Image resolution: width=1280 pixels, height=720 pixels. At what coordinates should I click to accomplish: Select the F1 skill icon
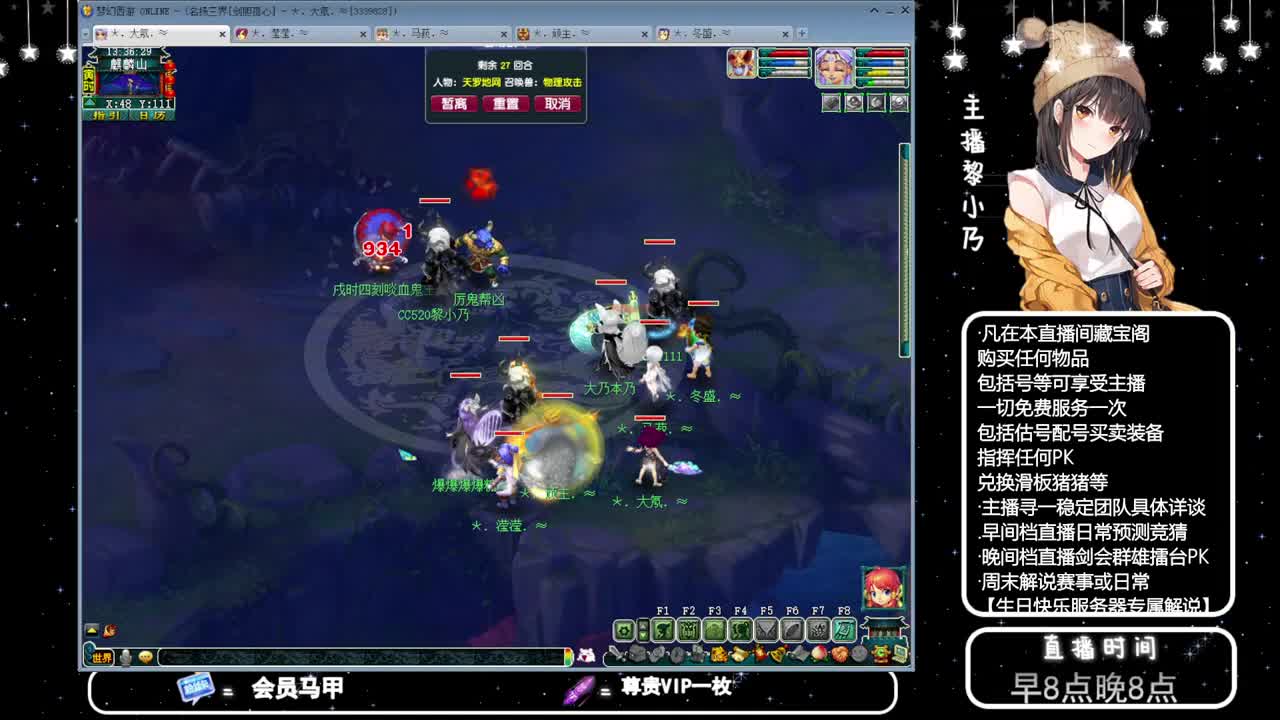click(x=664, y=629)
